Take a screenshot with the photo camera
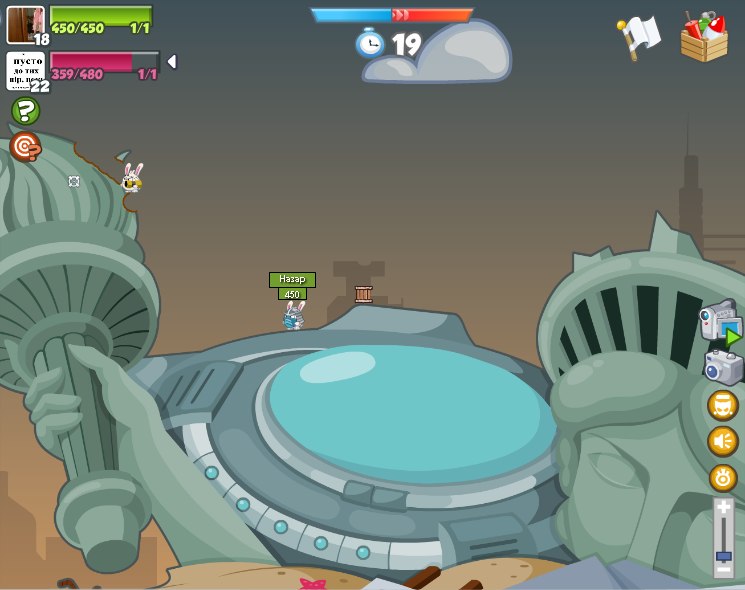This screenshot has width=745, height=590. tap(723, 367)
